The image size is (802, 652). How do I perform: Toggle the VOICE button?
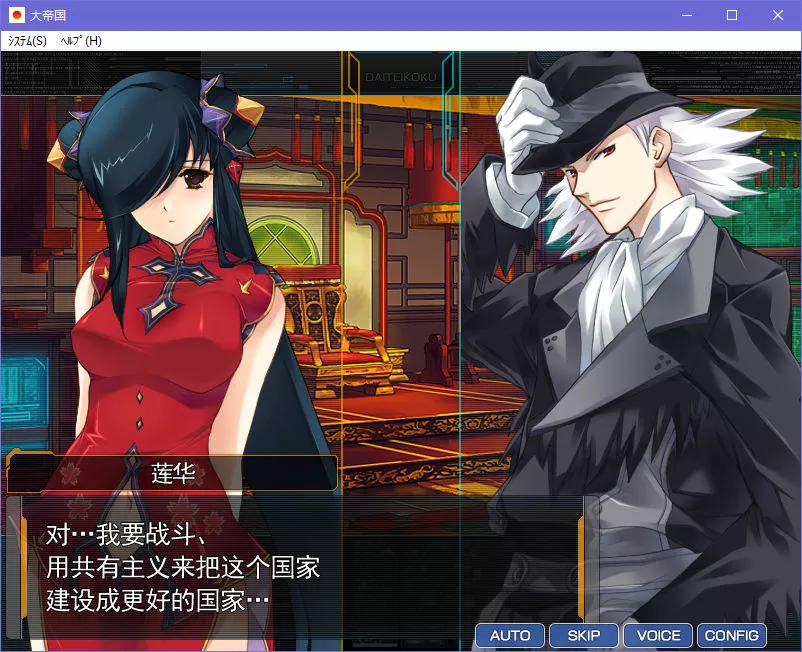coord(658,635)
